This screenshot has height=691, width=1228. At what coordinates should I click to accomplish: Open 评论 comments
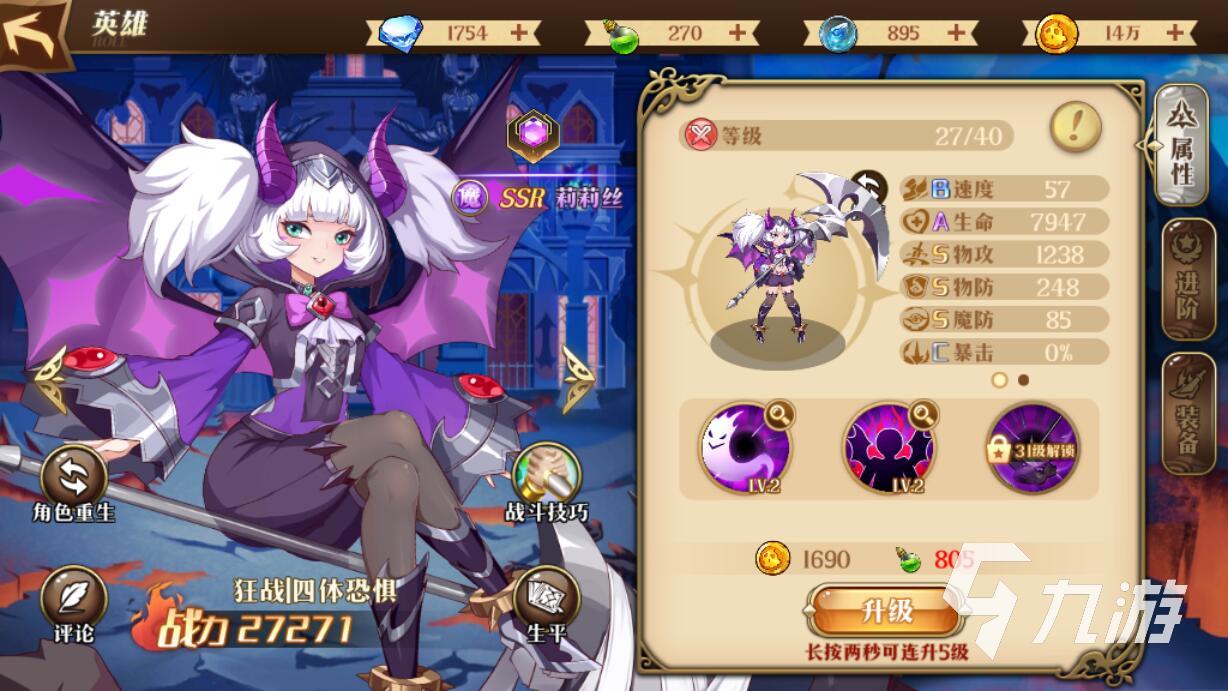[x=73, y=602]
